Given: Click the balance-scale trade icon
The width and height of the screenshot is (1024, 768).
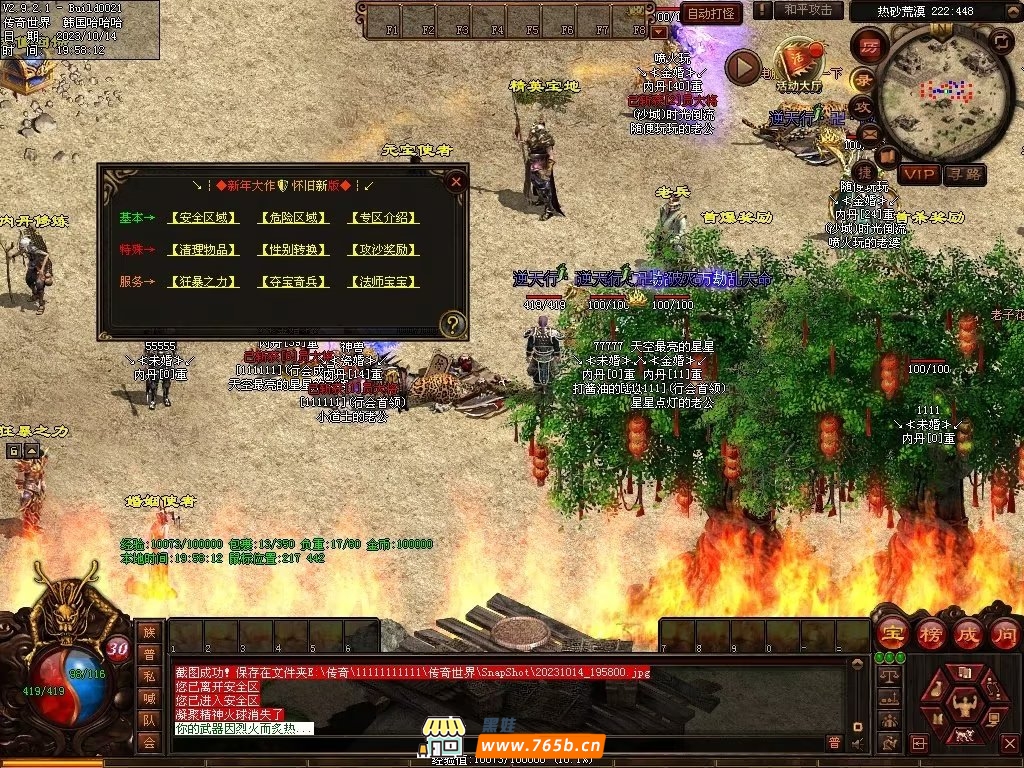Looking at the screenshot, I should pos(886,676).
